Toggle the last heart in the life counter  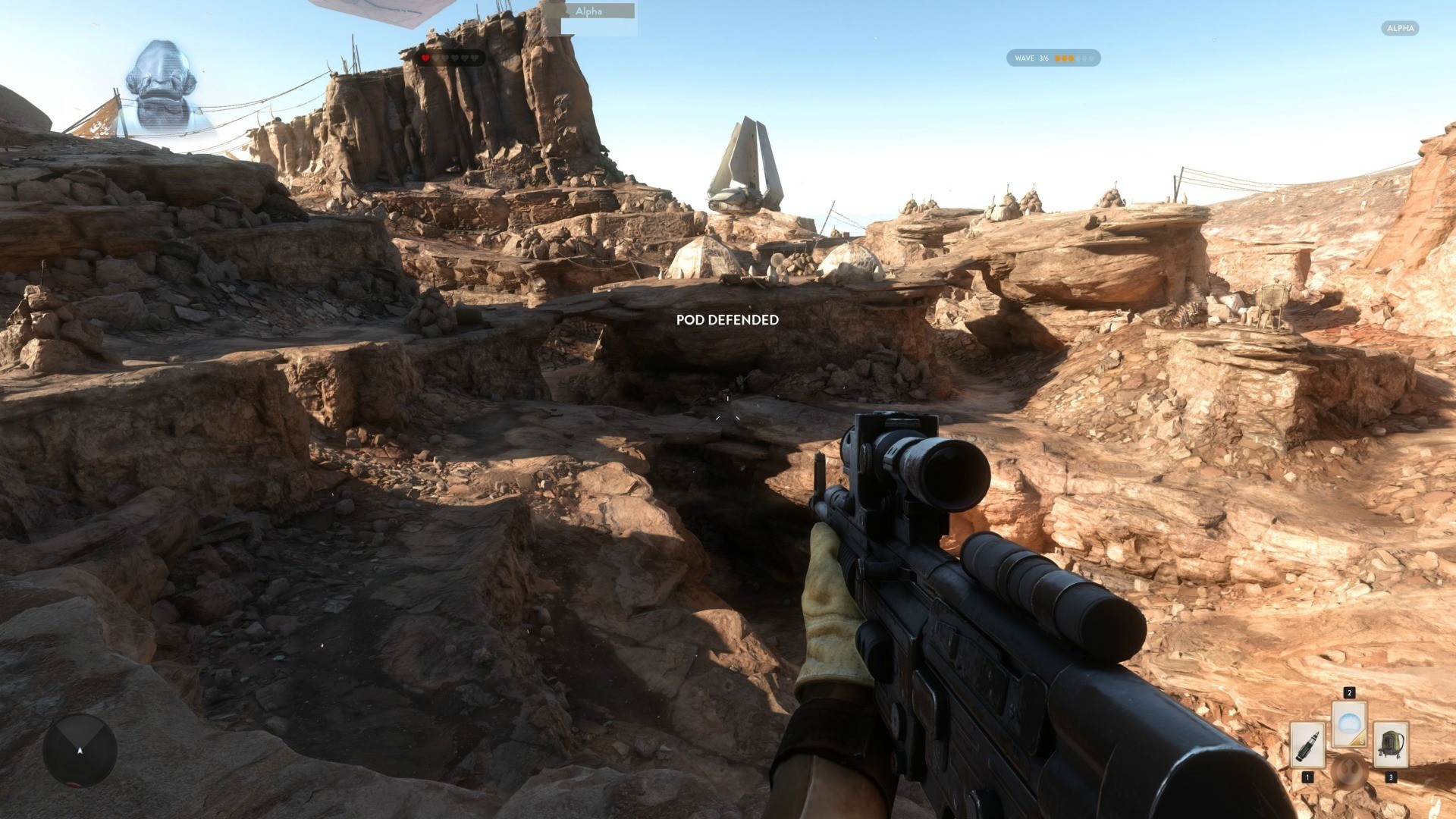(474, 58)
